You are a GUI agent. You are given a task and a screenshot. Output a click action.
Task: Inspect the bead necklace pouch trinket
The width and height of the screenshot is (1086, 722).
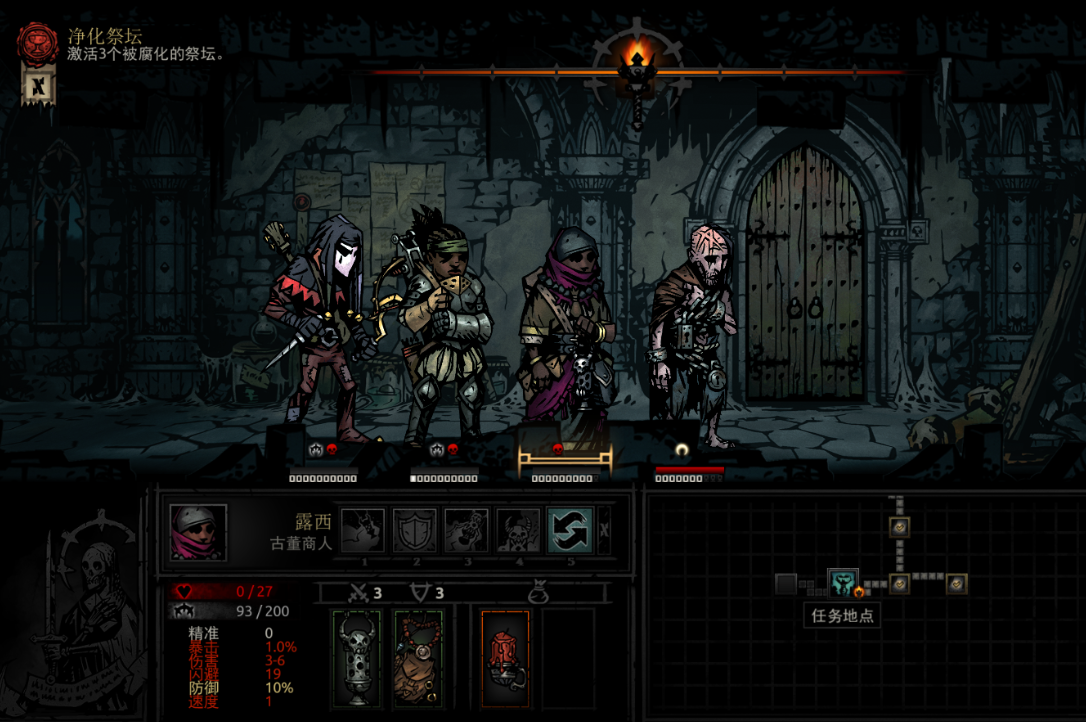(x=418, y=657)
